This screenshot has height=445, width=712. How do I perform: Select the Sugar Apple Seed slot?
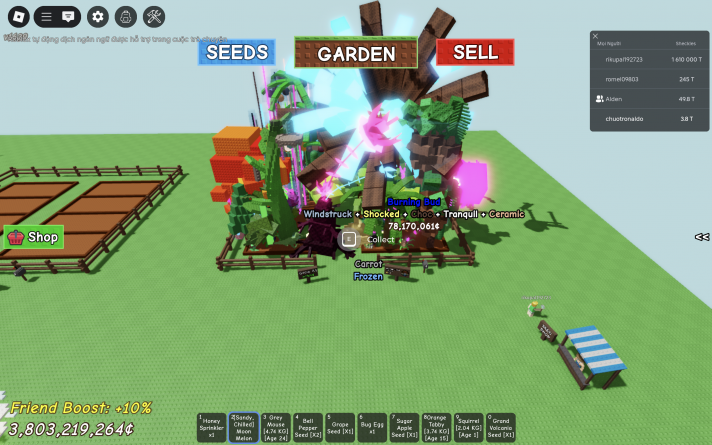(404, 428)
